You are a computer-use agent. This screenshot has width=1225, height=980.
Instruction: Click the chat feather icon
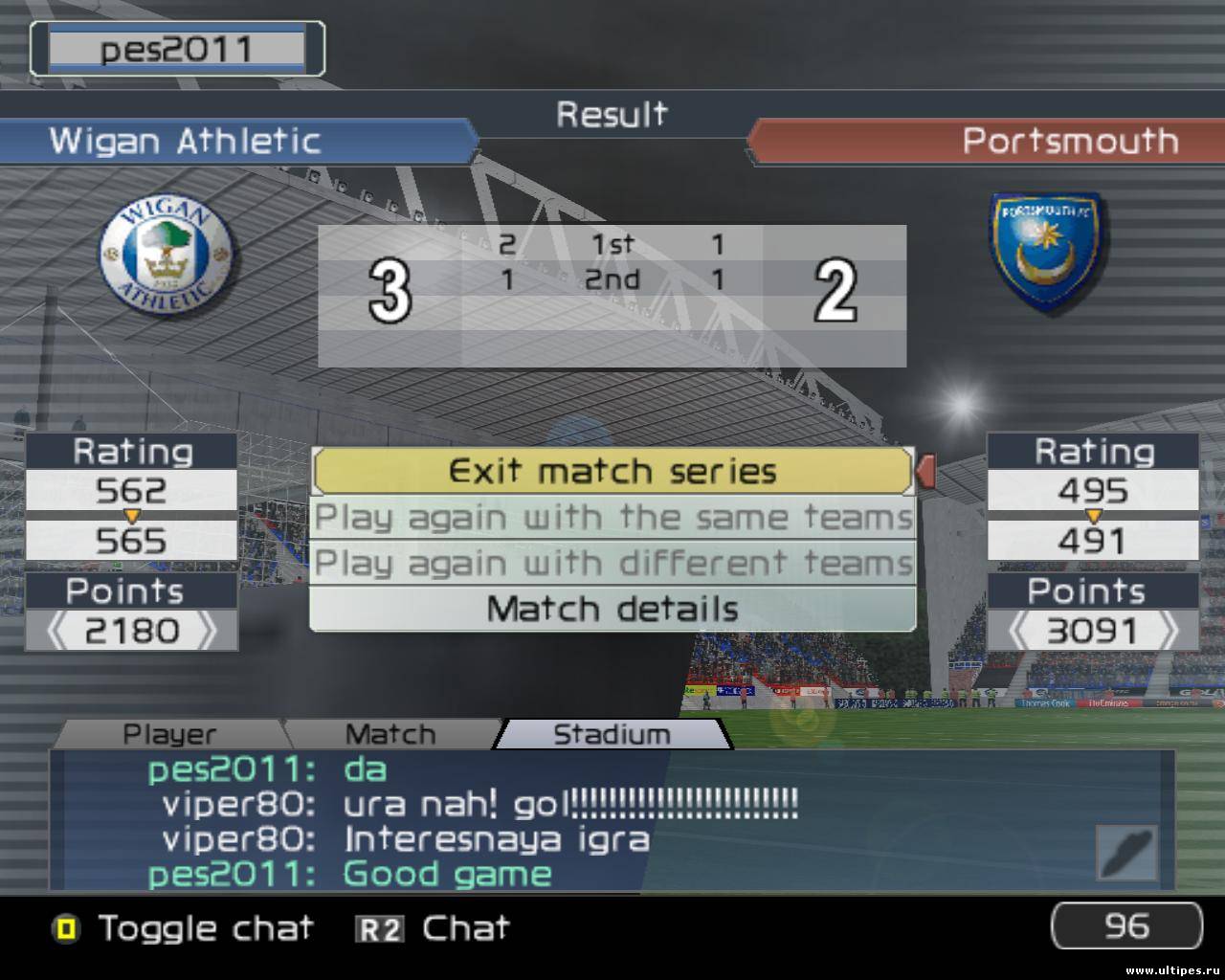[x=1126, y=852]
